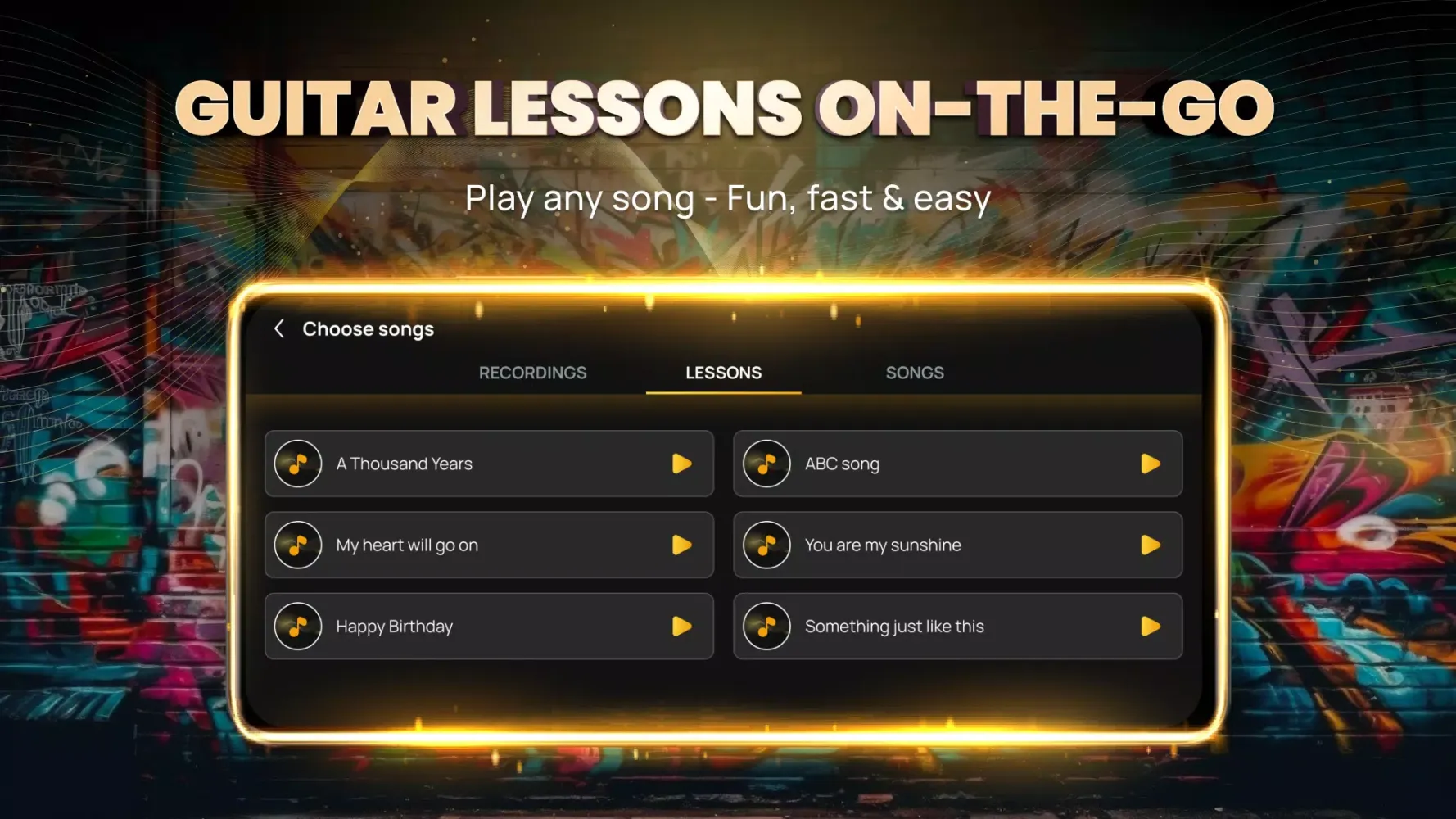Start playback of My heart will go on
1456x819 pixels.
681,545
